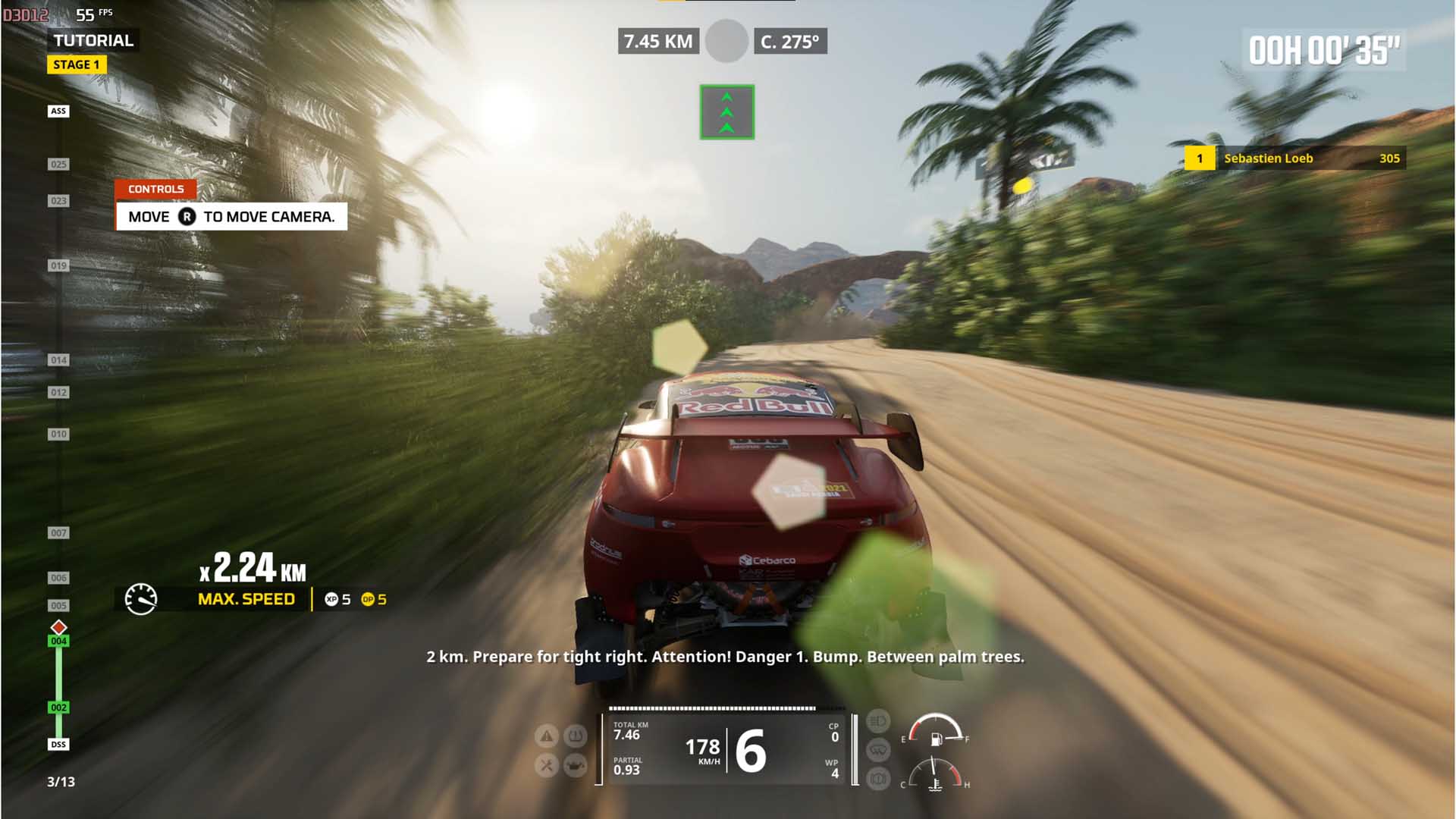Image resolution: width=1456 pixels, height=819 pixels.
Task: Click the brake warning indicator icon
Action: pos(877,779)
